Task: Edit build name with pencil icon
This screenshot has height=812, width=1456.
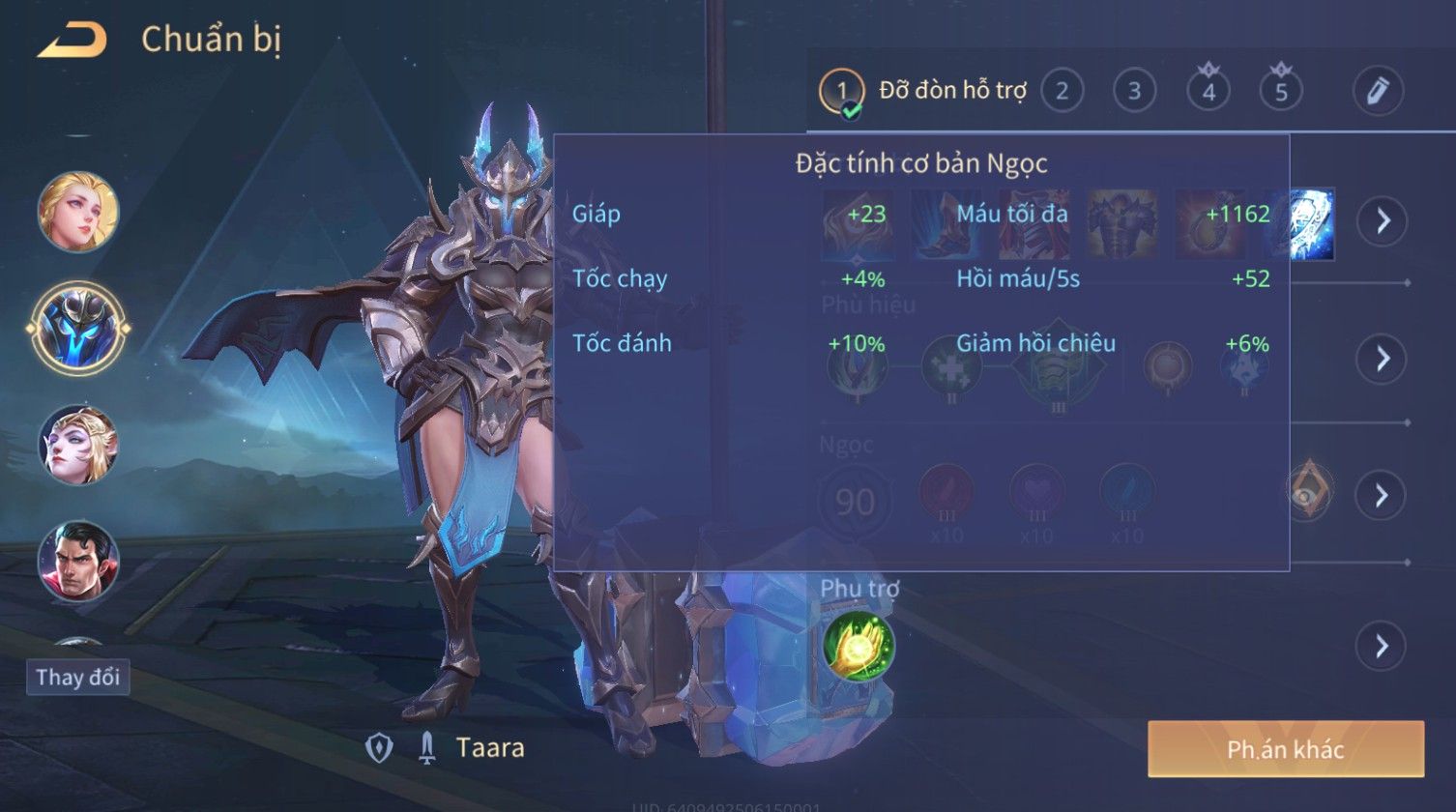Action: coord(1378,92)
